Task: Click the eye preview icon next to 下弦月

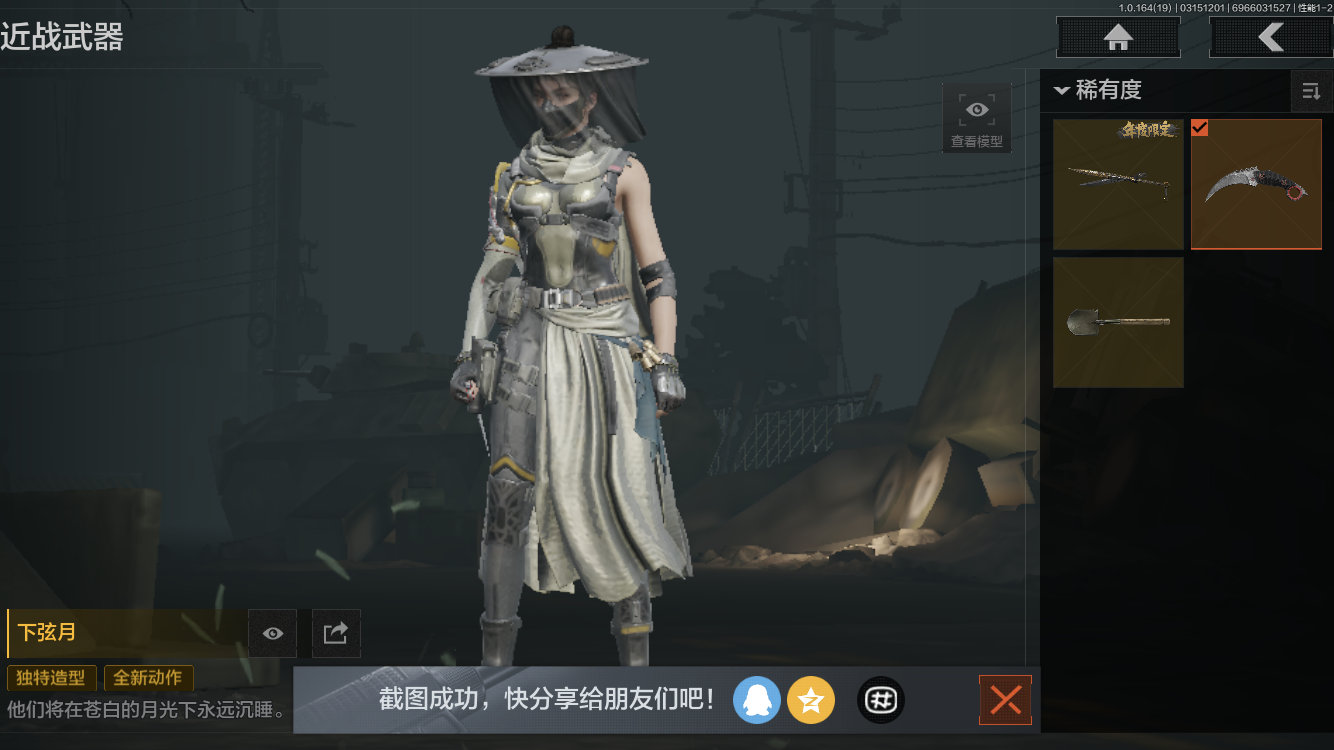Action: [272, 633]
